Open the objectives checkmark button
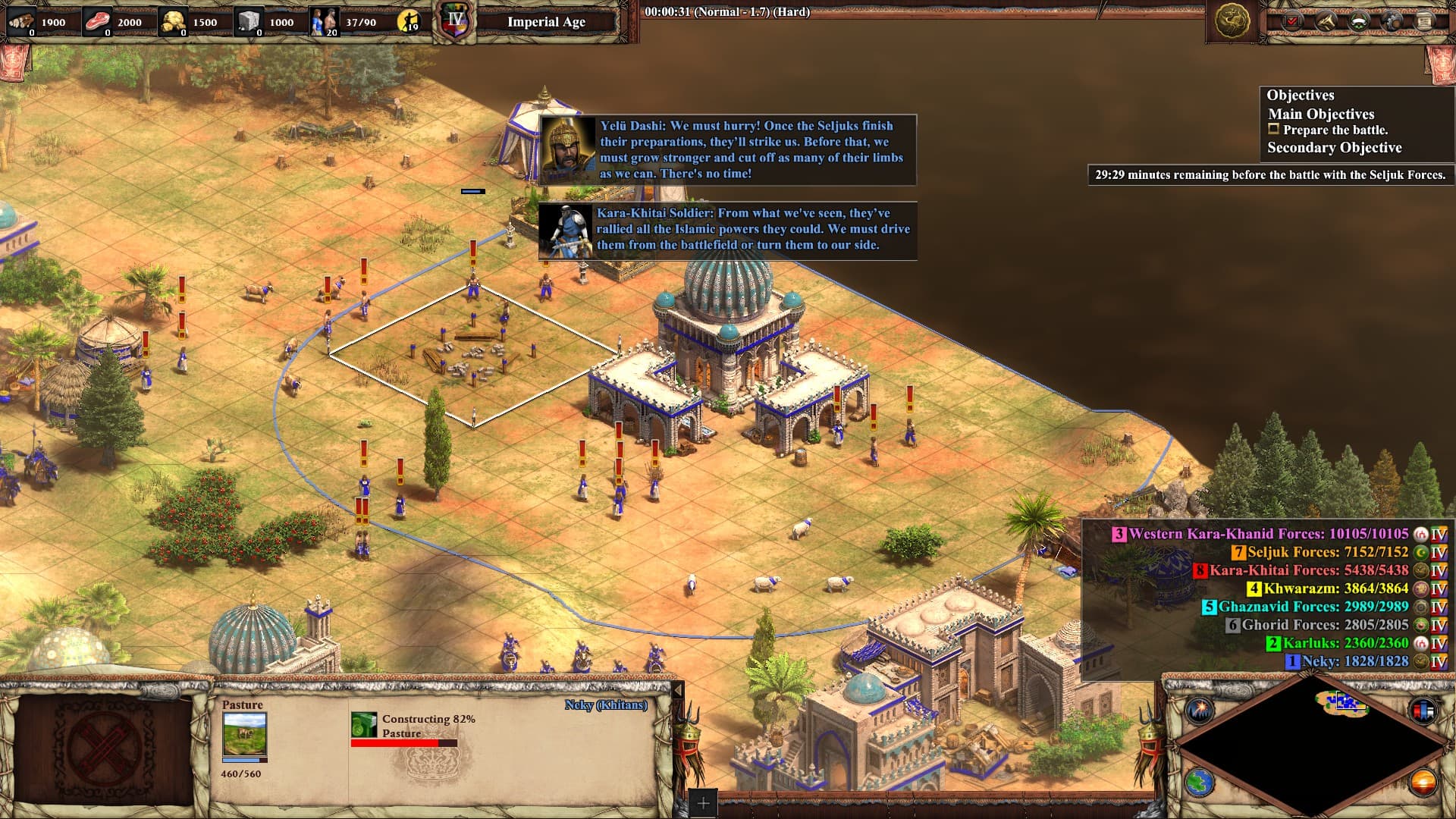The height and width of the screenshot is (819, 1456). coord(1292,22)
